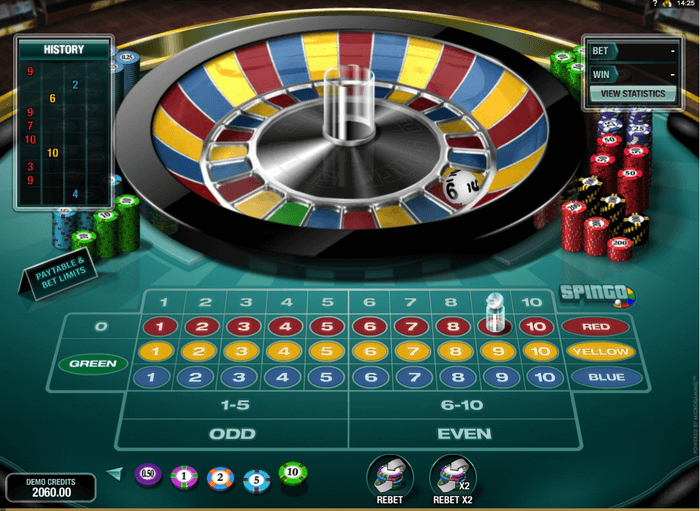Bet on the Red colour oval
The height and width of the screenshot is (511, 700).
(x=595, y=327)
